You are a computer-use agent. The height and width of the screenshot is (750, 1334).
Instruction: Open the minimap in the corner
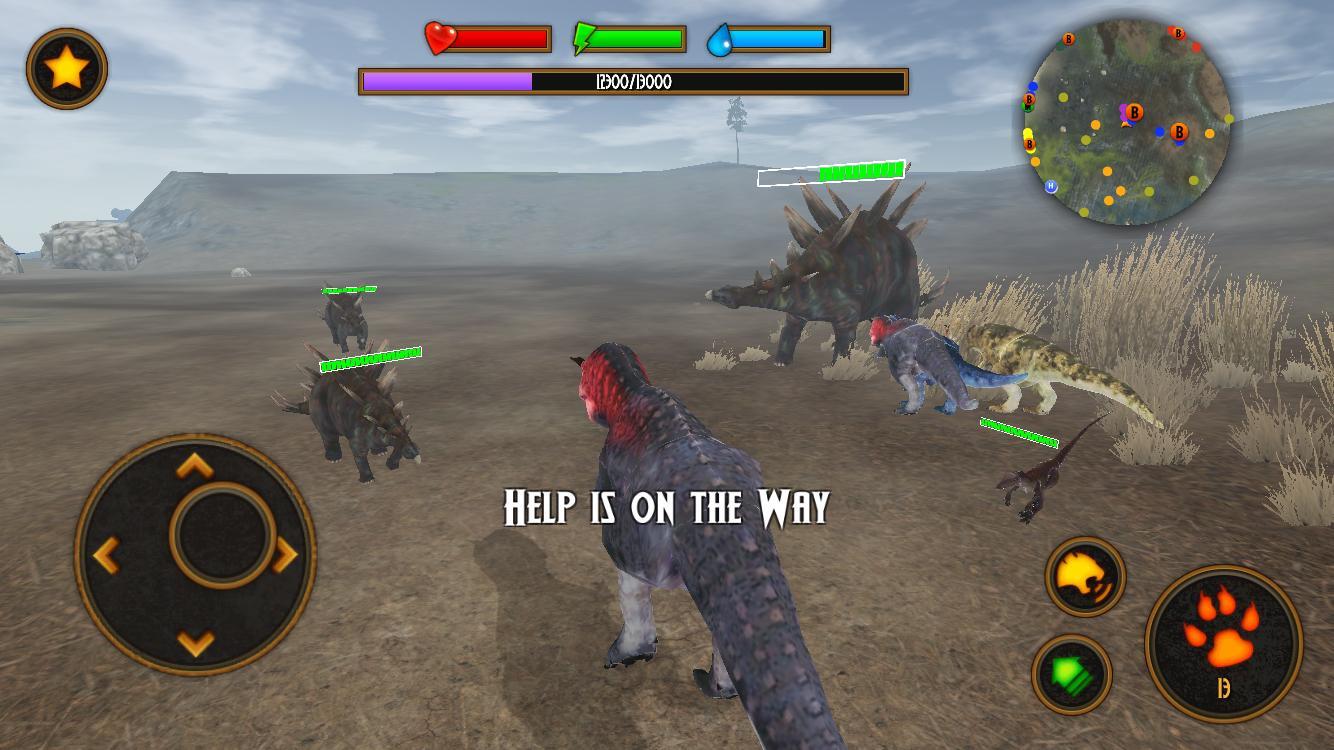click(x=1130, y=120)
